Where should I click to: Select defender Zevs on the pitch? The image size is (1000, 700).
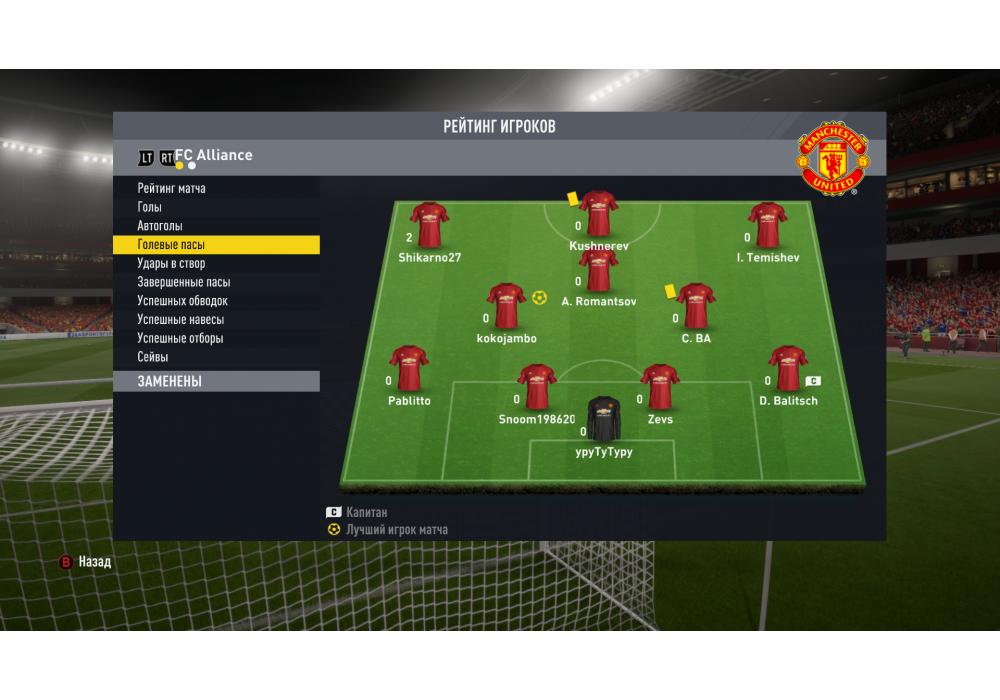[660, 388]
